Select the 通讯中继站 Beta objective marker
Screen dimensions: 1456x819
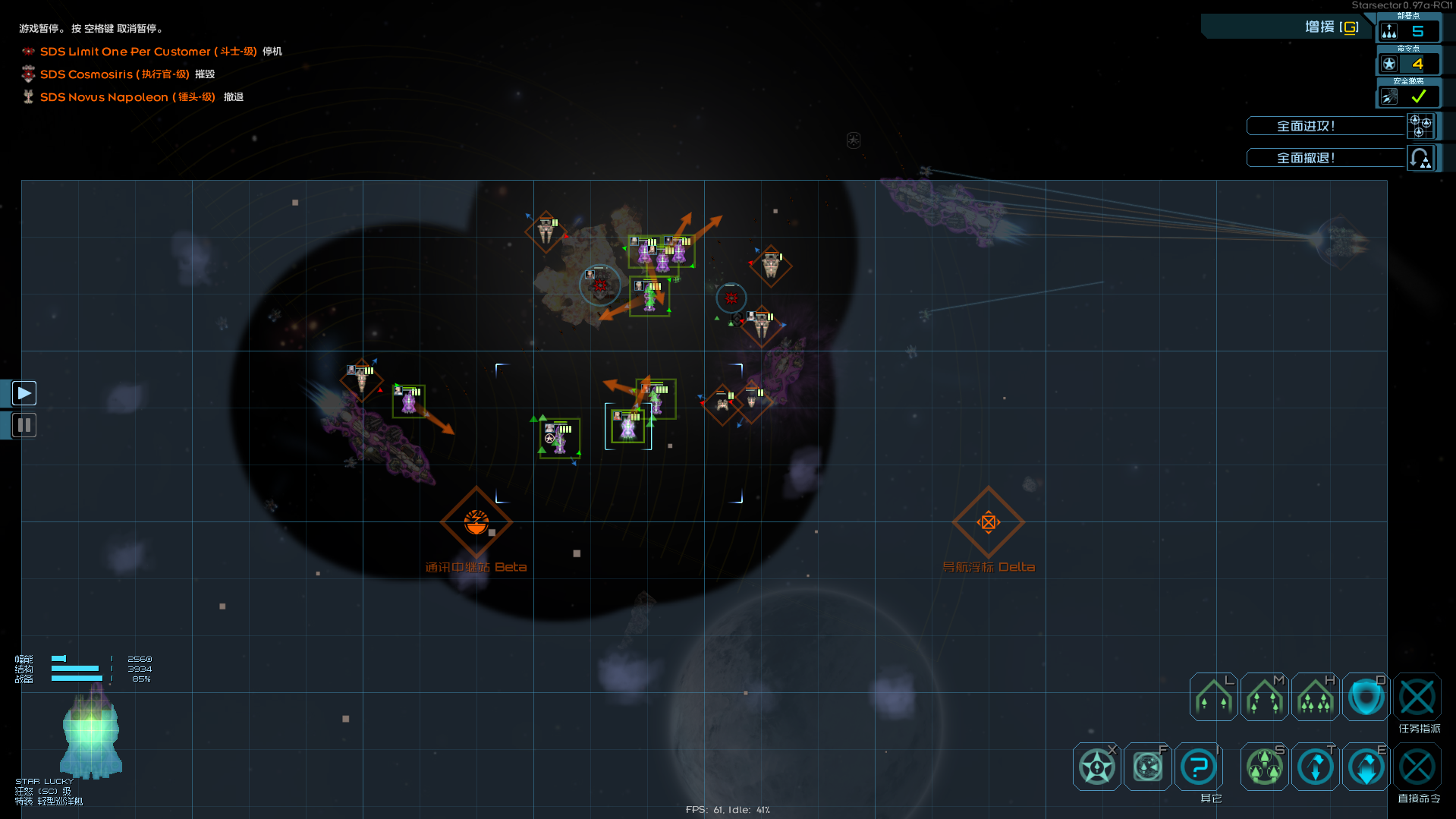tap(476, 522)
